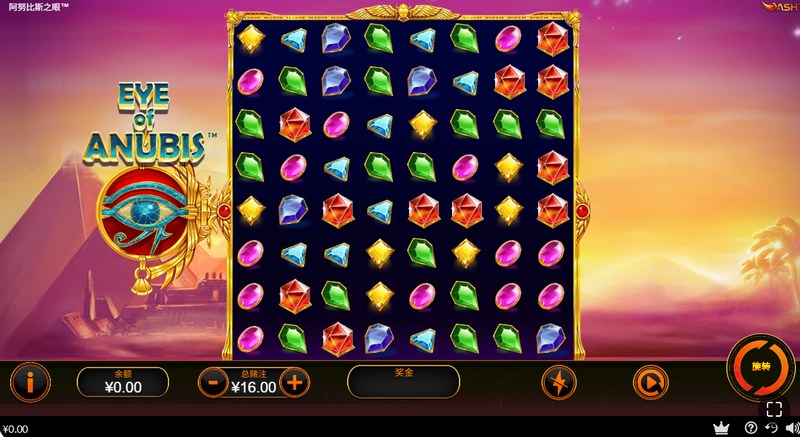
Task: Open the crown icon in the bottom bar
Action: pyautogui.click(x=720, y=429)
